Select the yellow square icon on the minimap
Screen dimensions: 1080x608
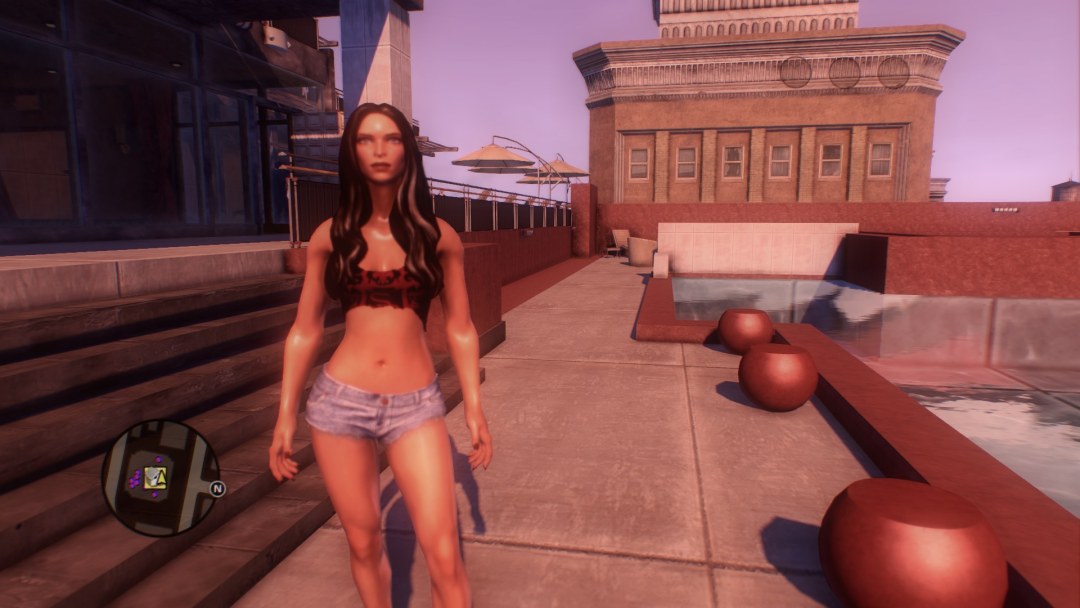[153, 478]
